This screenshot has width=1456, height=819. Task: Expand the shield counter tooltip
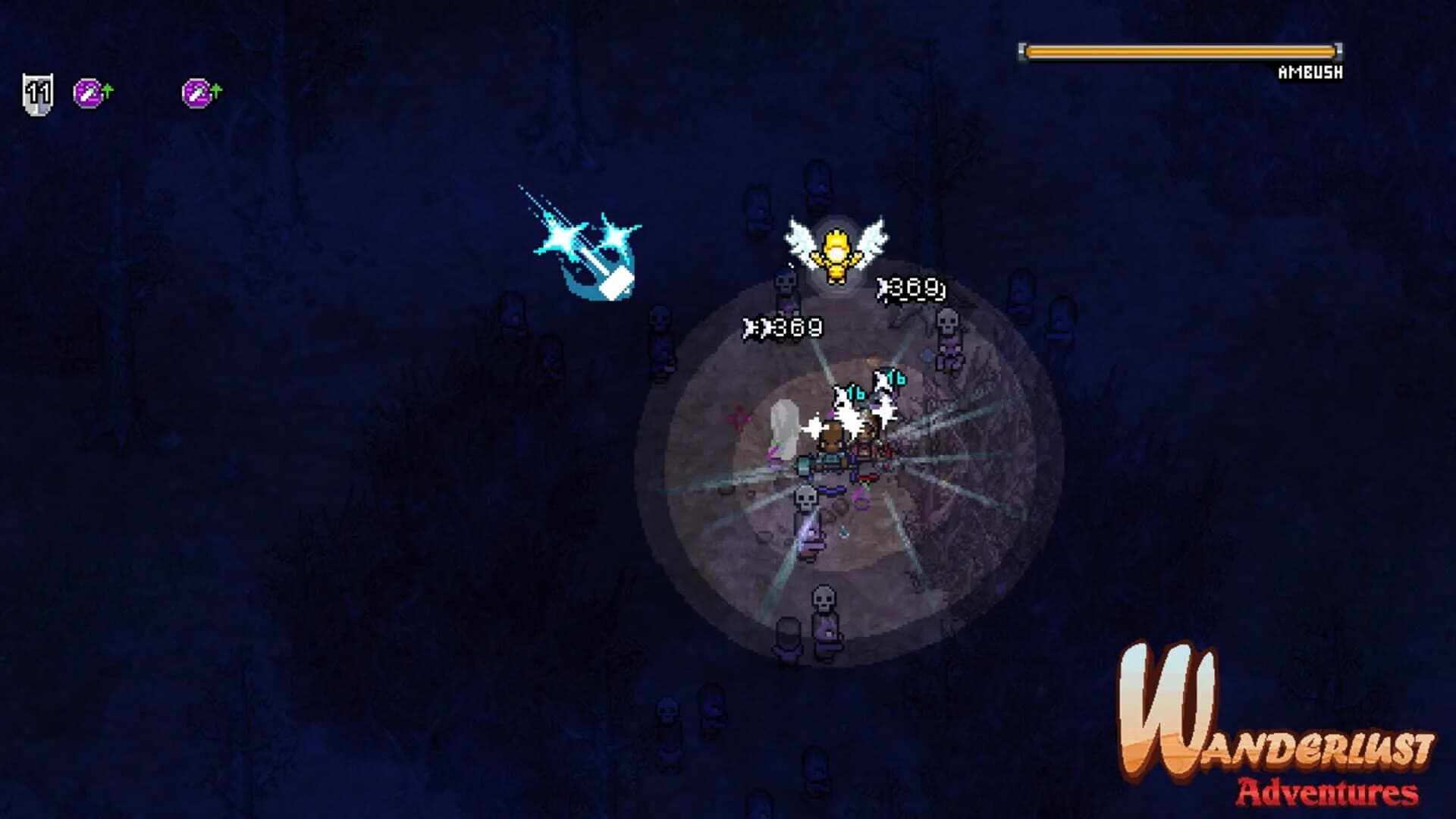click(36, 90)
